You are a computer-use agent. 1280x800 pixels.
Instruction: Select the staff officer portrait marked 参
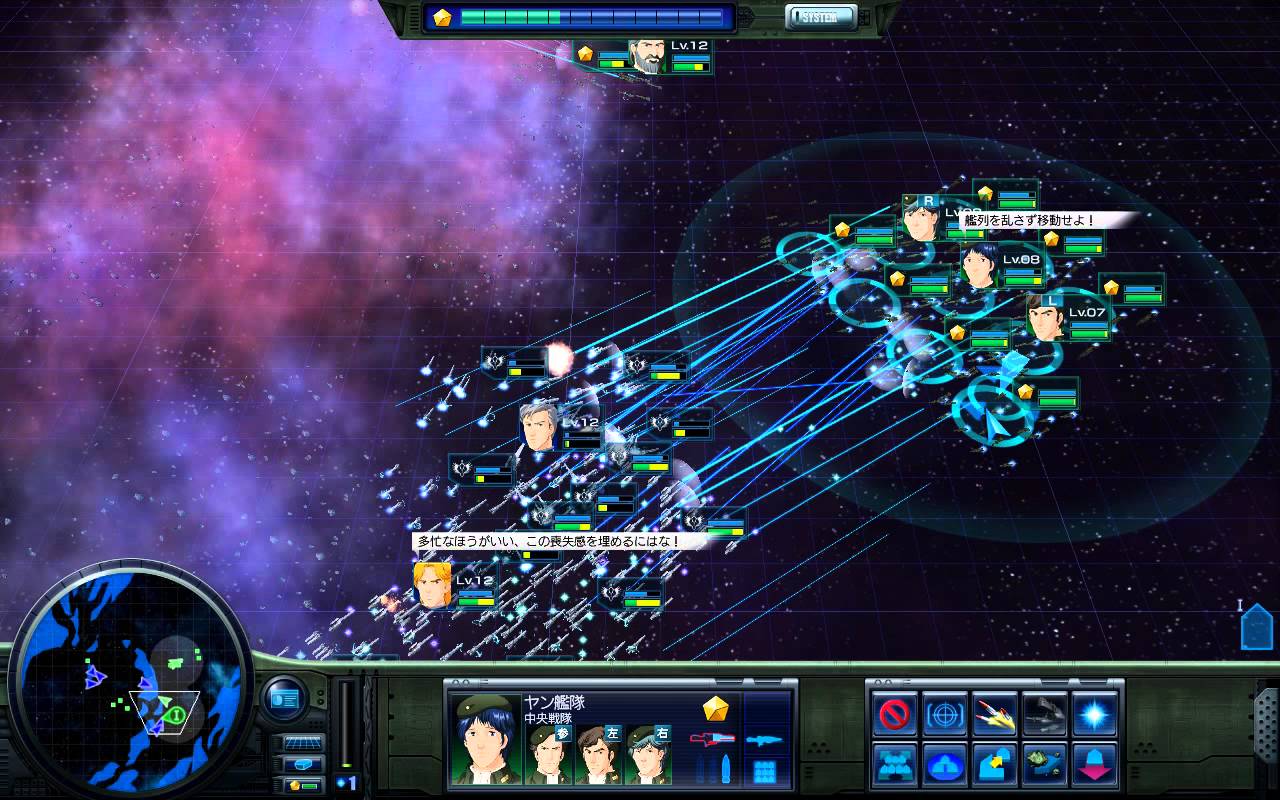click(x=548, y=754)
